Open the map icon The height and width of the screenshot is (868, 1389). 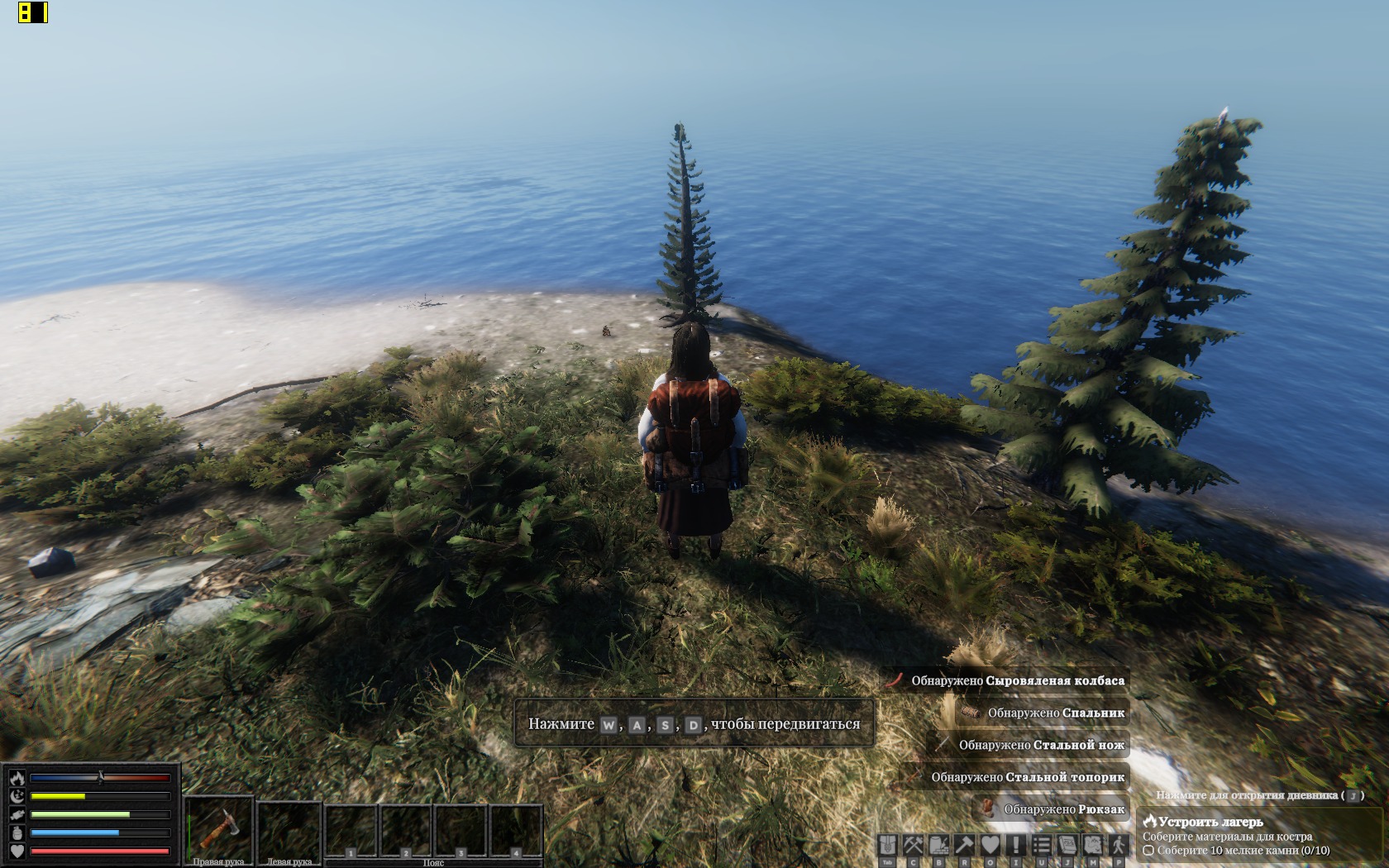(x=1093, y=845)
